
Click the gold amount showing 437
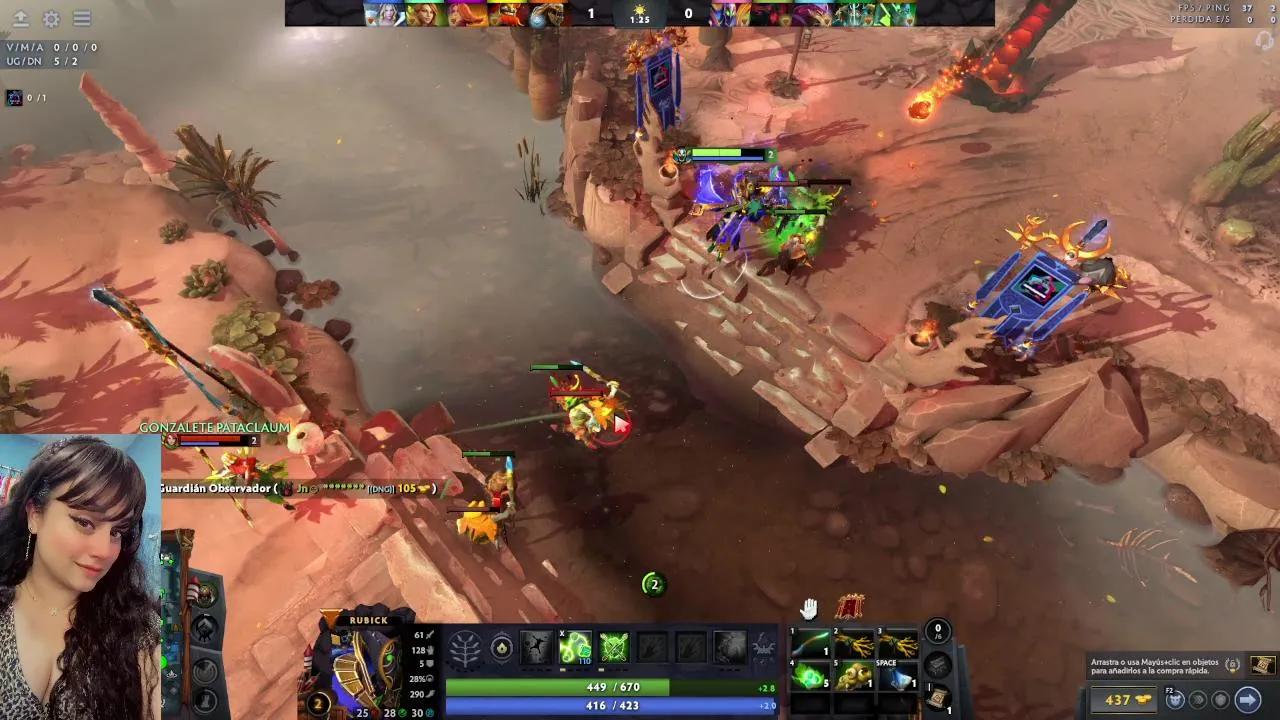(1121, 700)
